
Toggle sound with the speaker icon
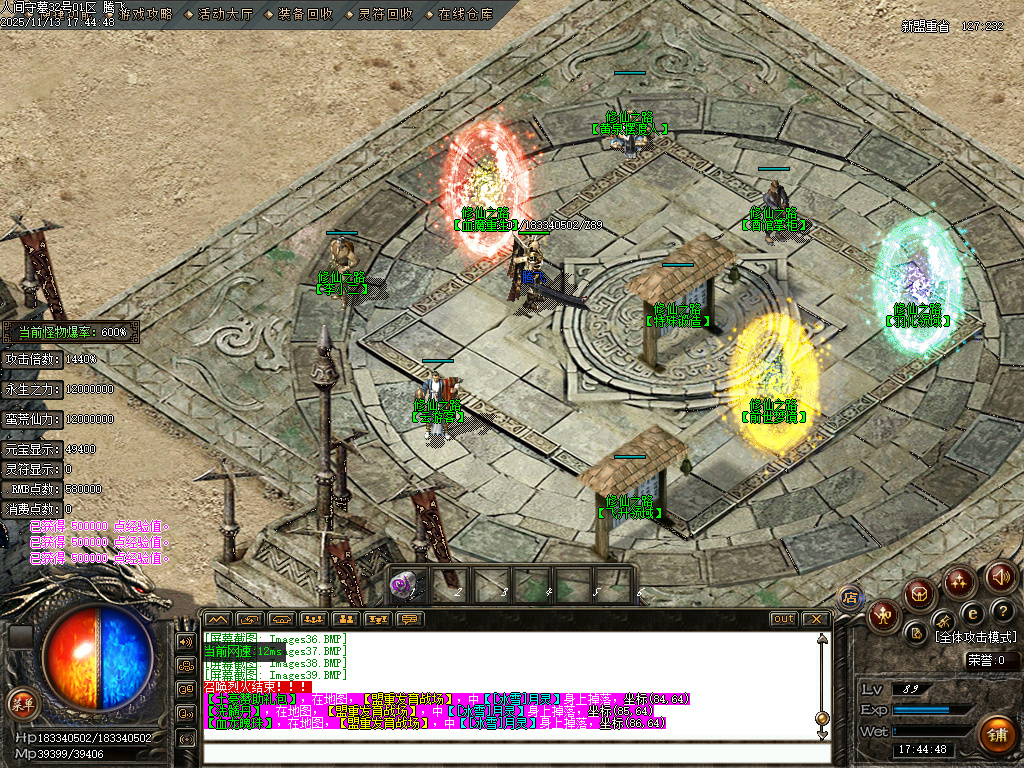point(1001,576)
